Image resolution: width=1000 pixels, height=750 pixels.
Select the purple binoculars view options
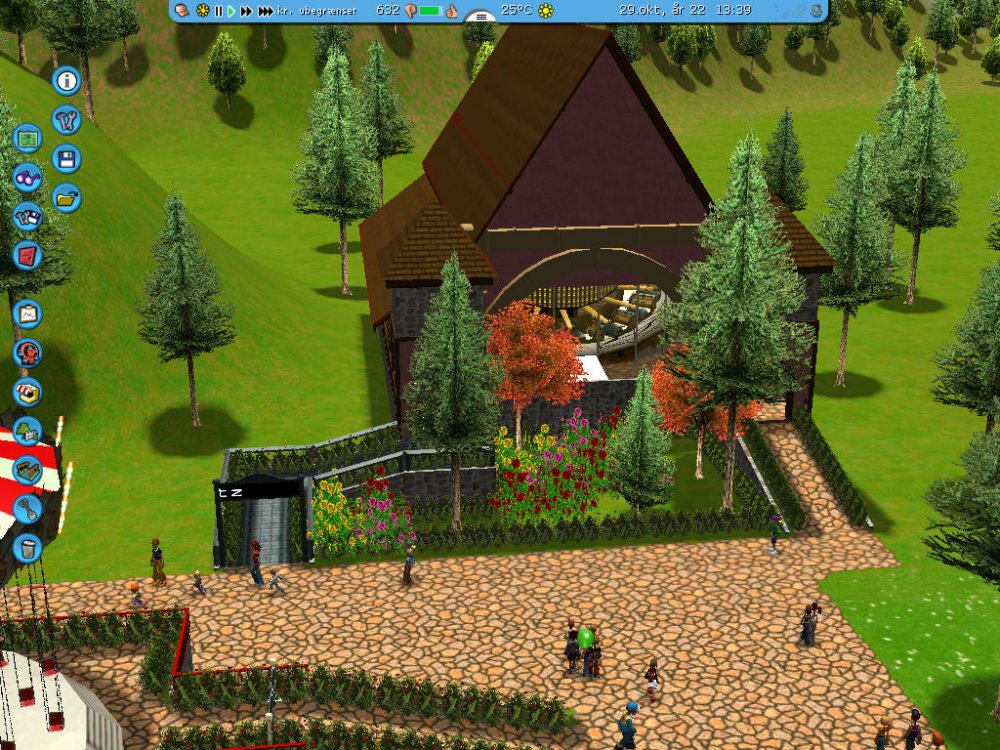(28, 178)
